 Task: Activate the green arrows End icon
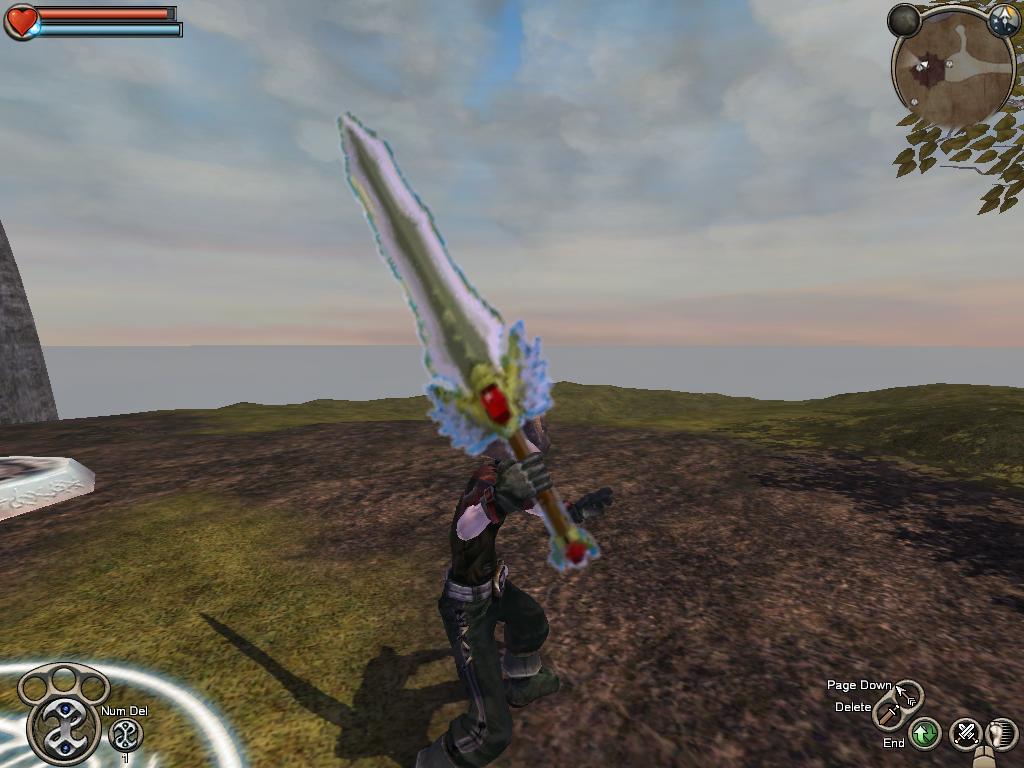[924, 735]
